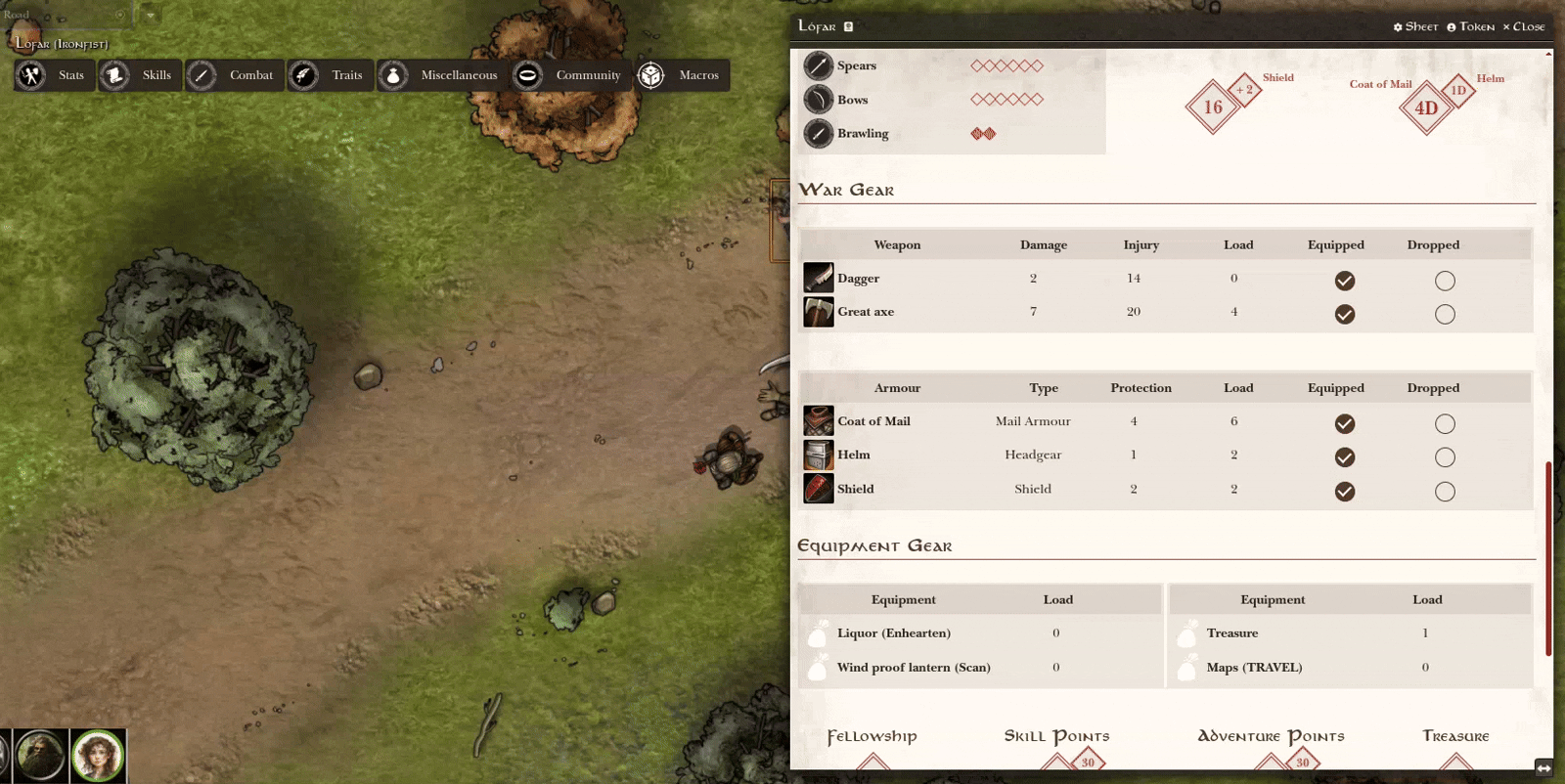This screenshot has height=784, width=1565.
Task: Switch to the Macros tab
Action: (683, 75)
